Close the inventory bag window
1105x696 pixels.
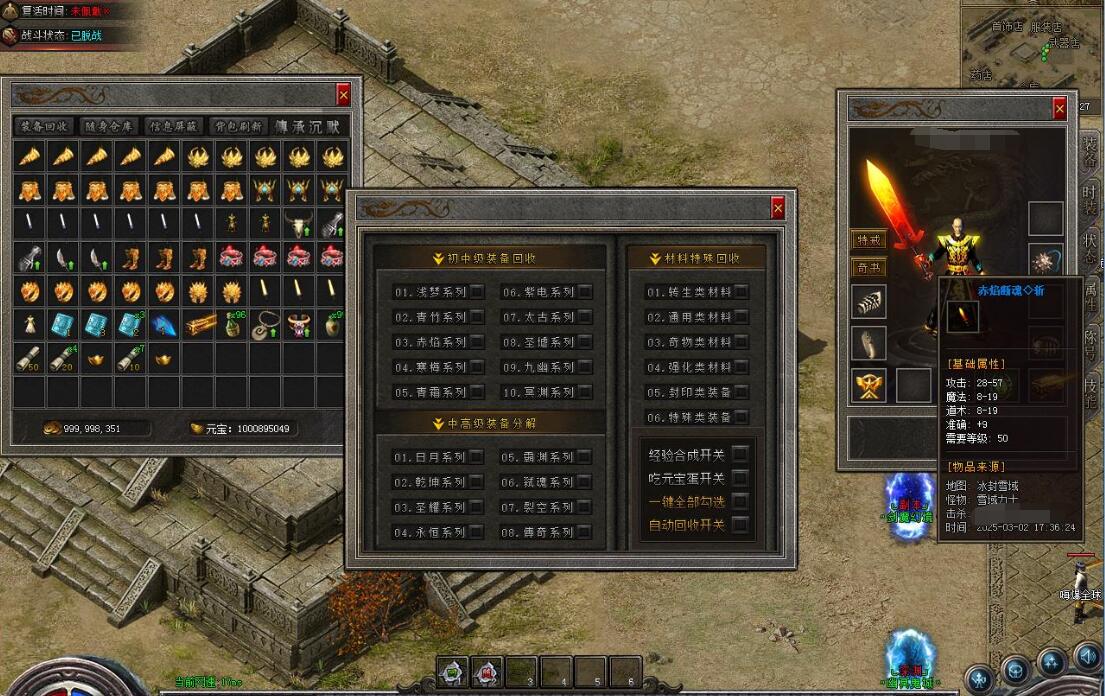344,95
